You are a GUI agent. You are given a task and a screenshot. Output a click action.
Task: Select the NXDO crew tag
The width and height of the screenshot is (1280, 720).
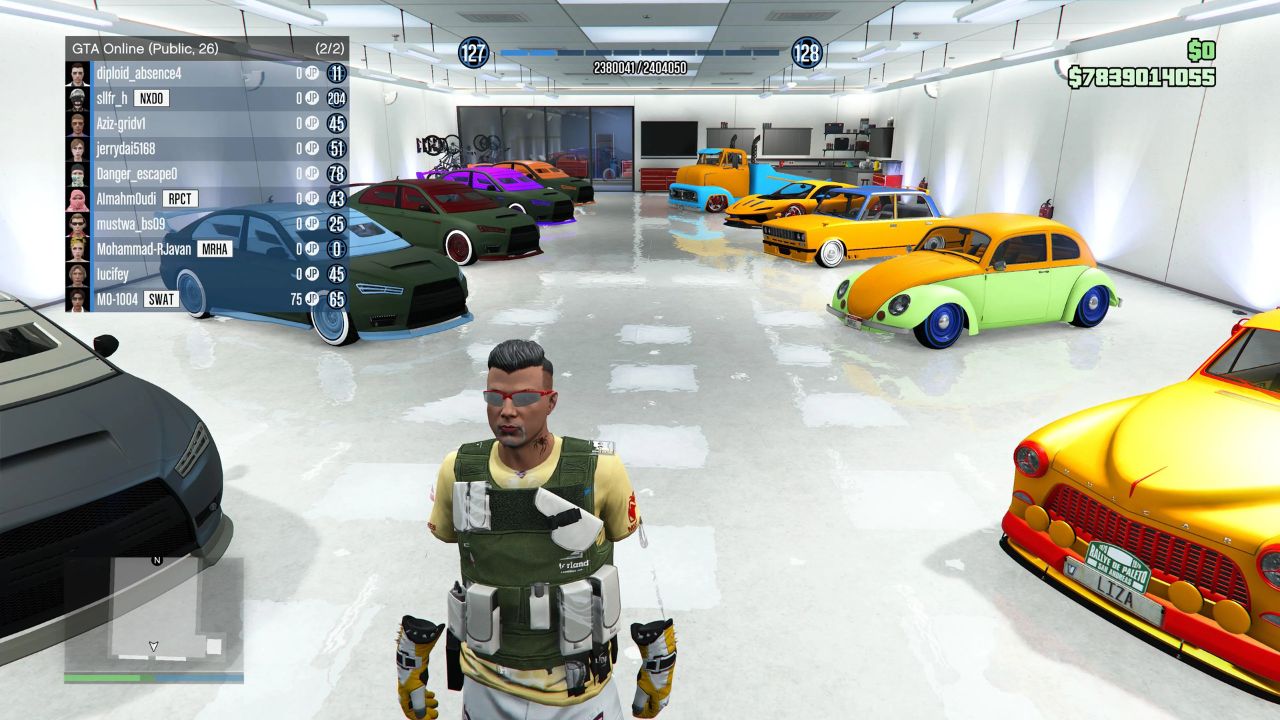point(154,99)
